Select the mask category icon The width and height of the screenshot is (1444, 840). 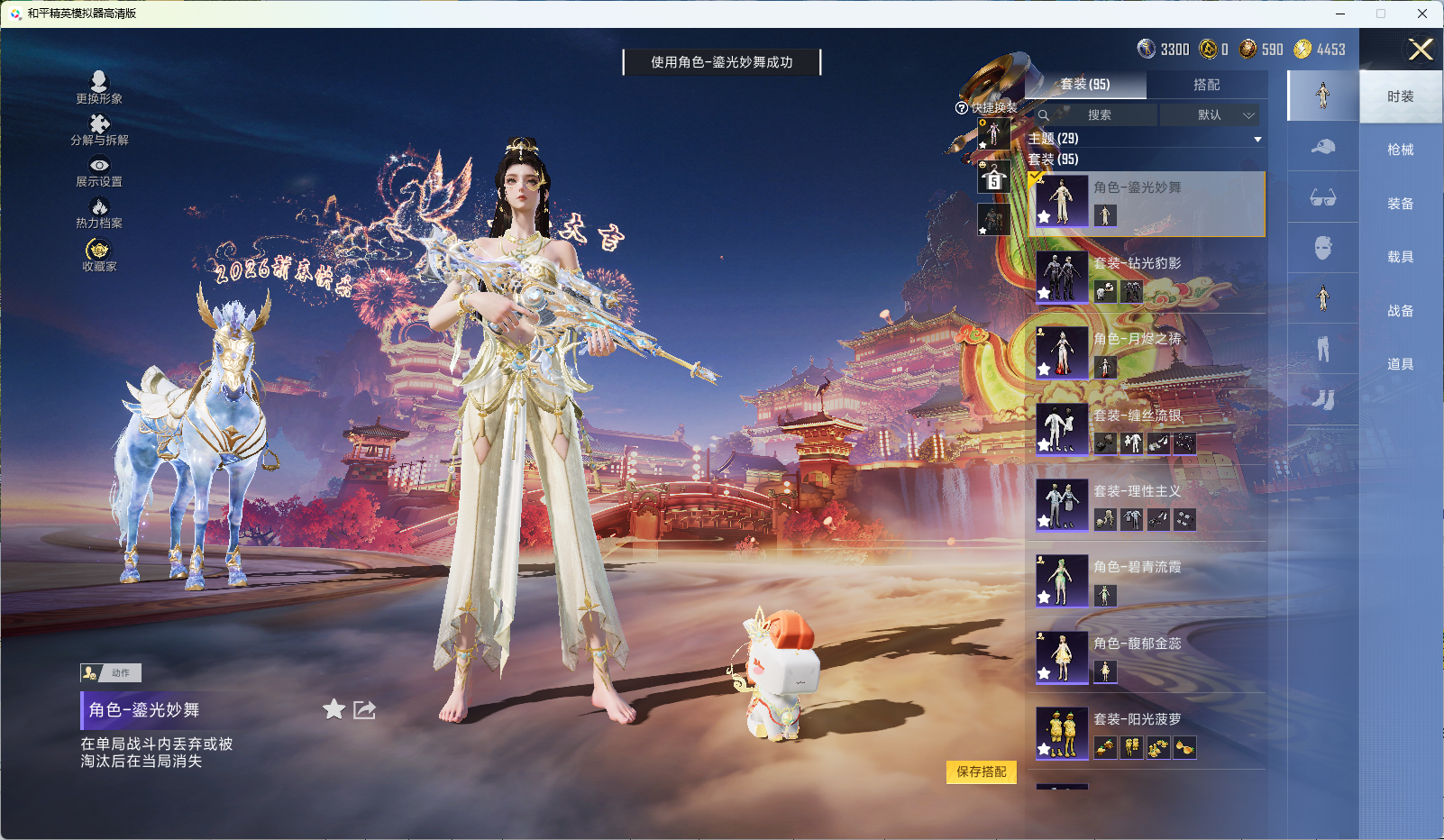coord(1323,248)
